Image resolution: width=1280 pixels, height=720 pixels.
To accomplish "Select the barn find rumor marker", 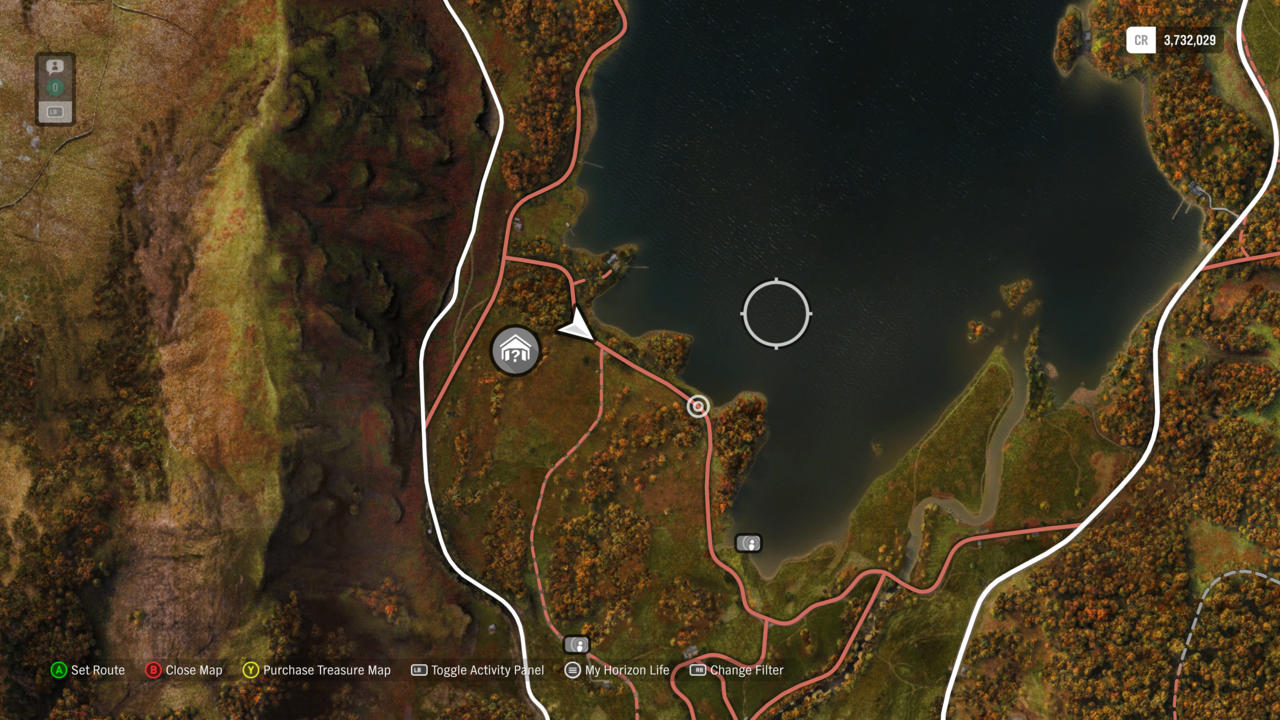I will 516,351.
